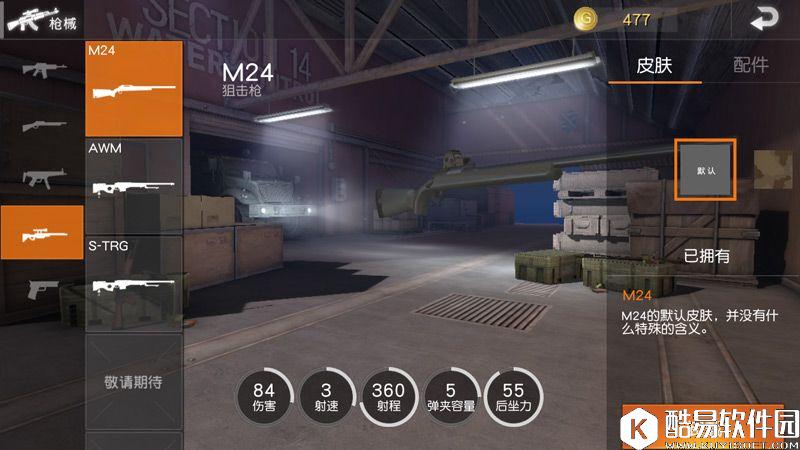Choose the AWM rifle from the list
This screenshot has height=450, width=800.
click(134, 184)
